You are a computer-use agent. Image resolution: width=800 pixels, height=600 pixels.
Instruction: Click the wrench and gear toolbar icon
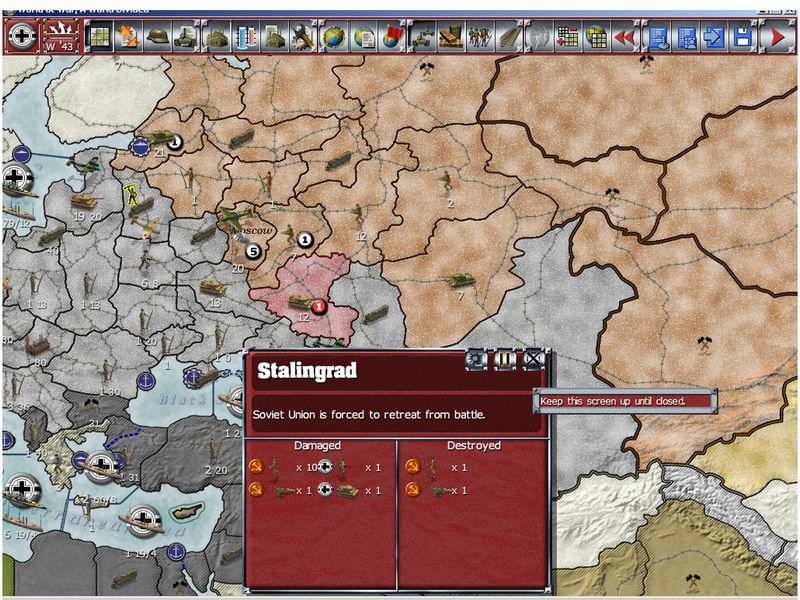click(x=304, y=37)
